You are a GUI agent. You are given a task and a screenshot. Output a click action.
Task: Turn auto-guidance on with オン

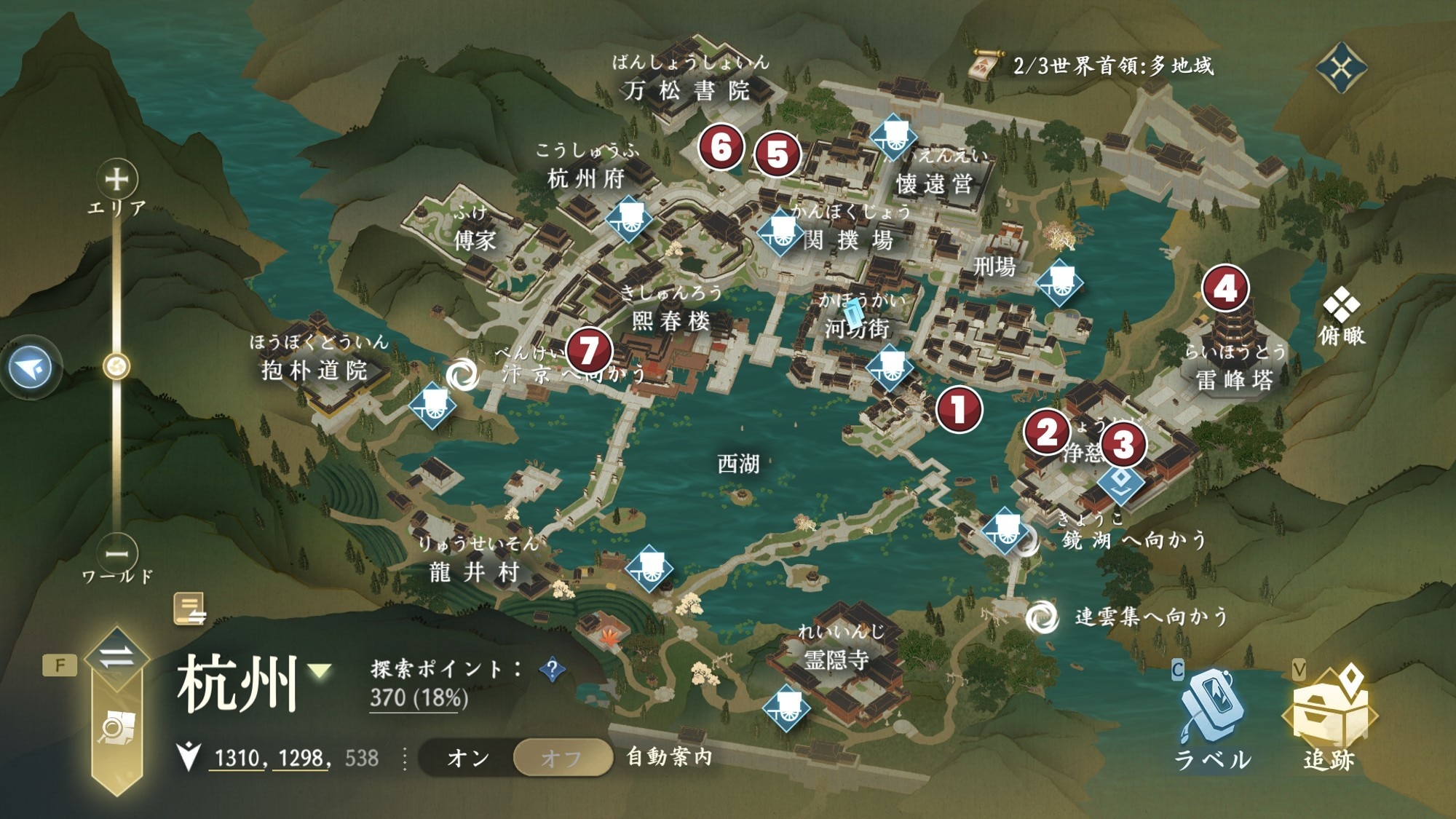pos(468,758)
